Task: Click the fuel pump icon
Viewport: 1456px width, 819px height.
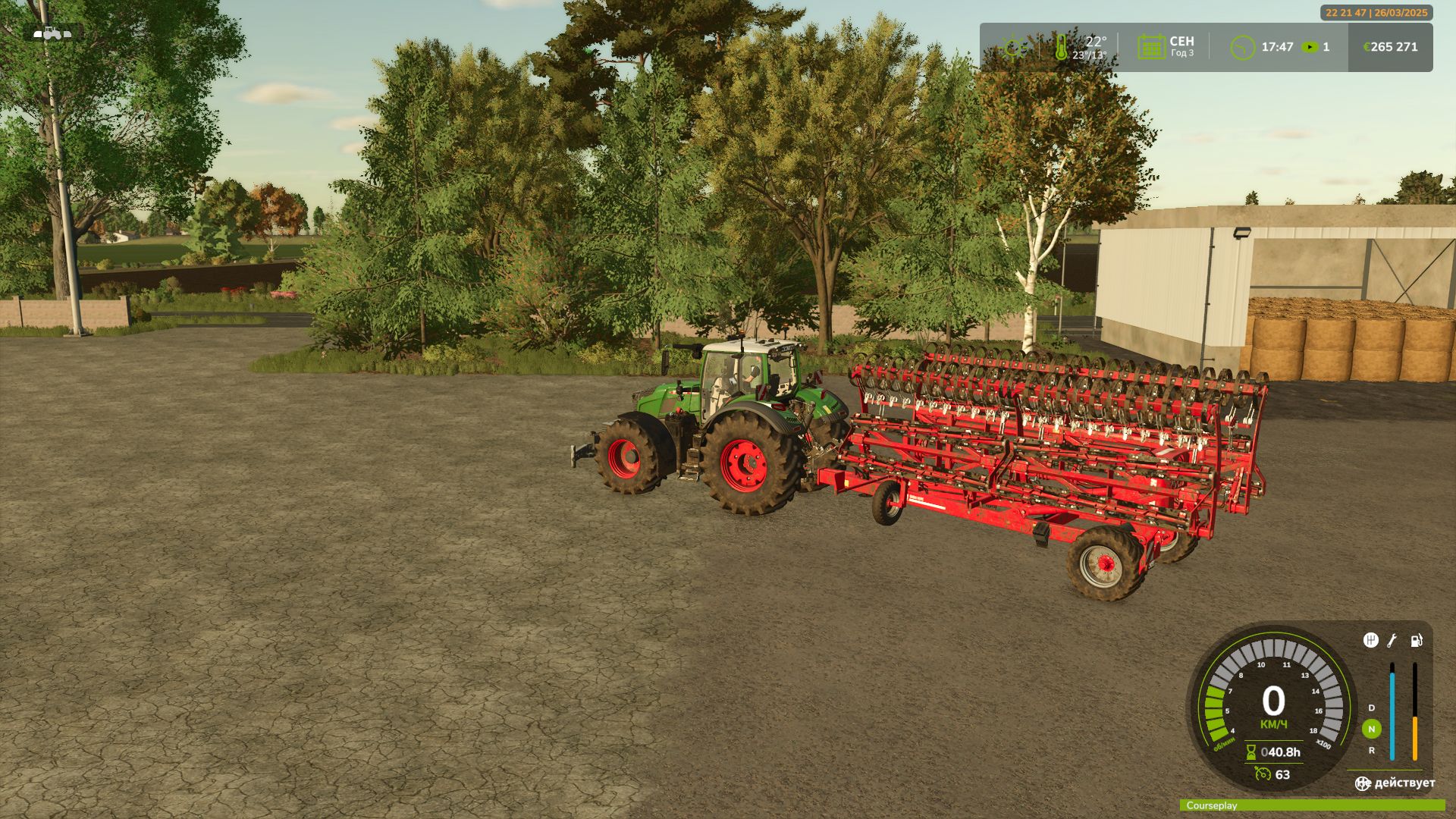Action: [1416, 641]
